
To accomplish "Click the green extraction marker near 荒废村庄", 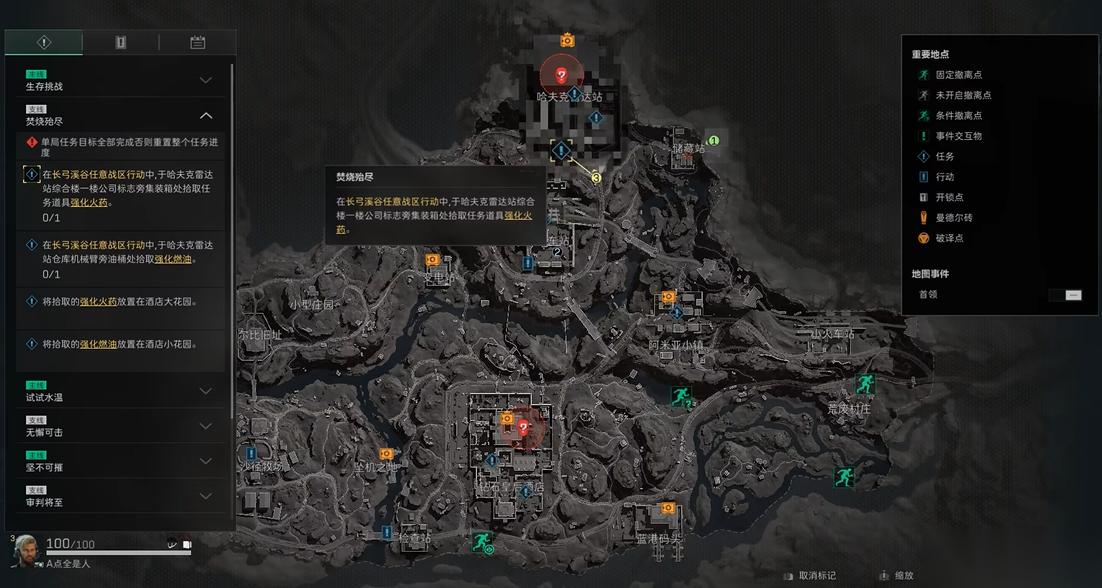I will tap(864, 384).
